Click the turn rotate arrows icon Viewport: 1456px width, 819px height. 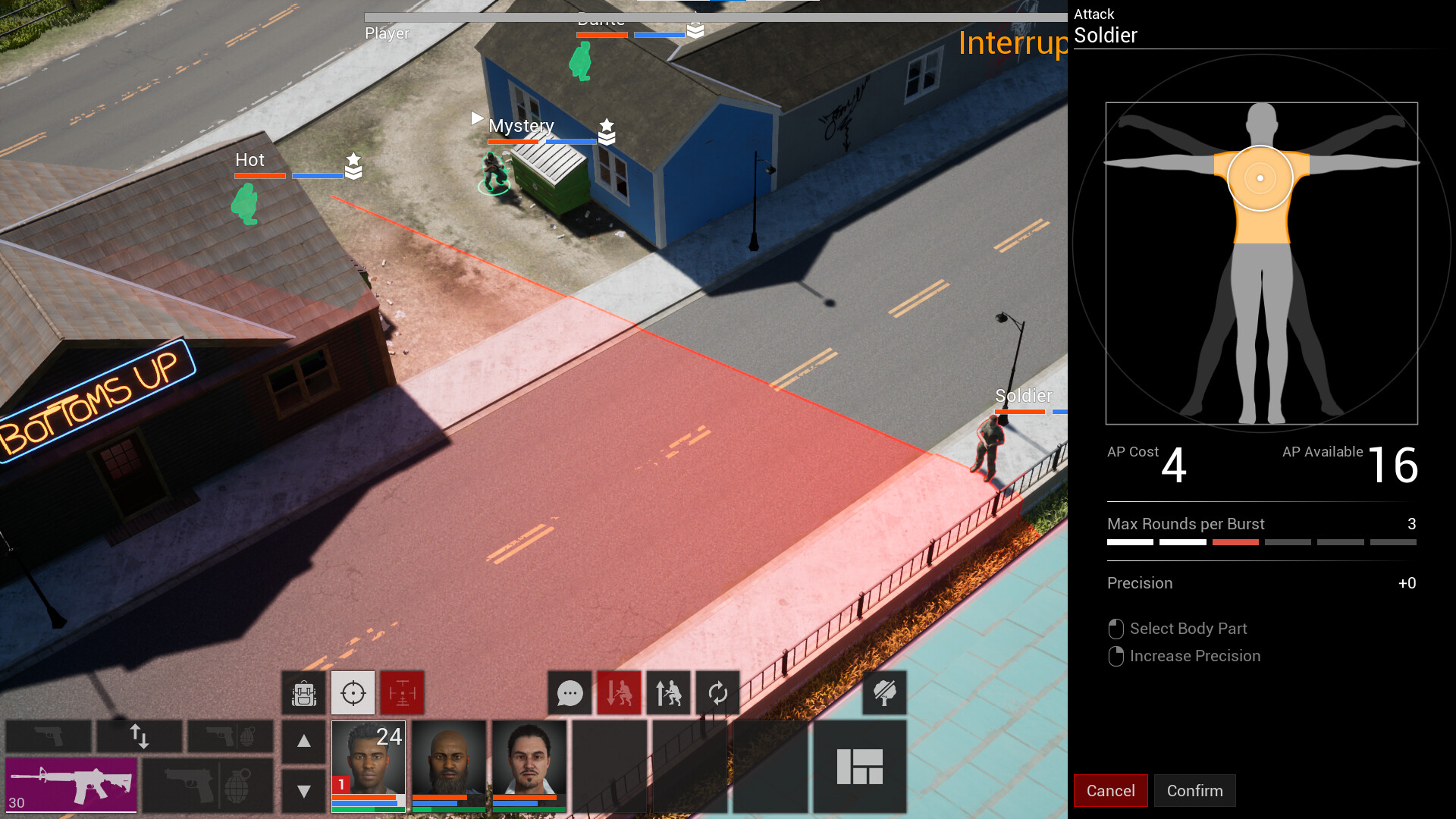coord(717,692)
